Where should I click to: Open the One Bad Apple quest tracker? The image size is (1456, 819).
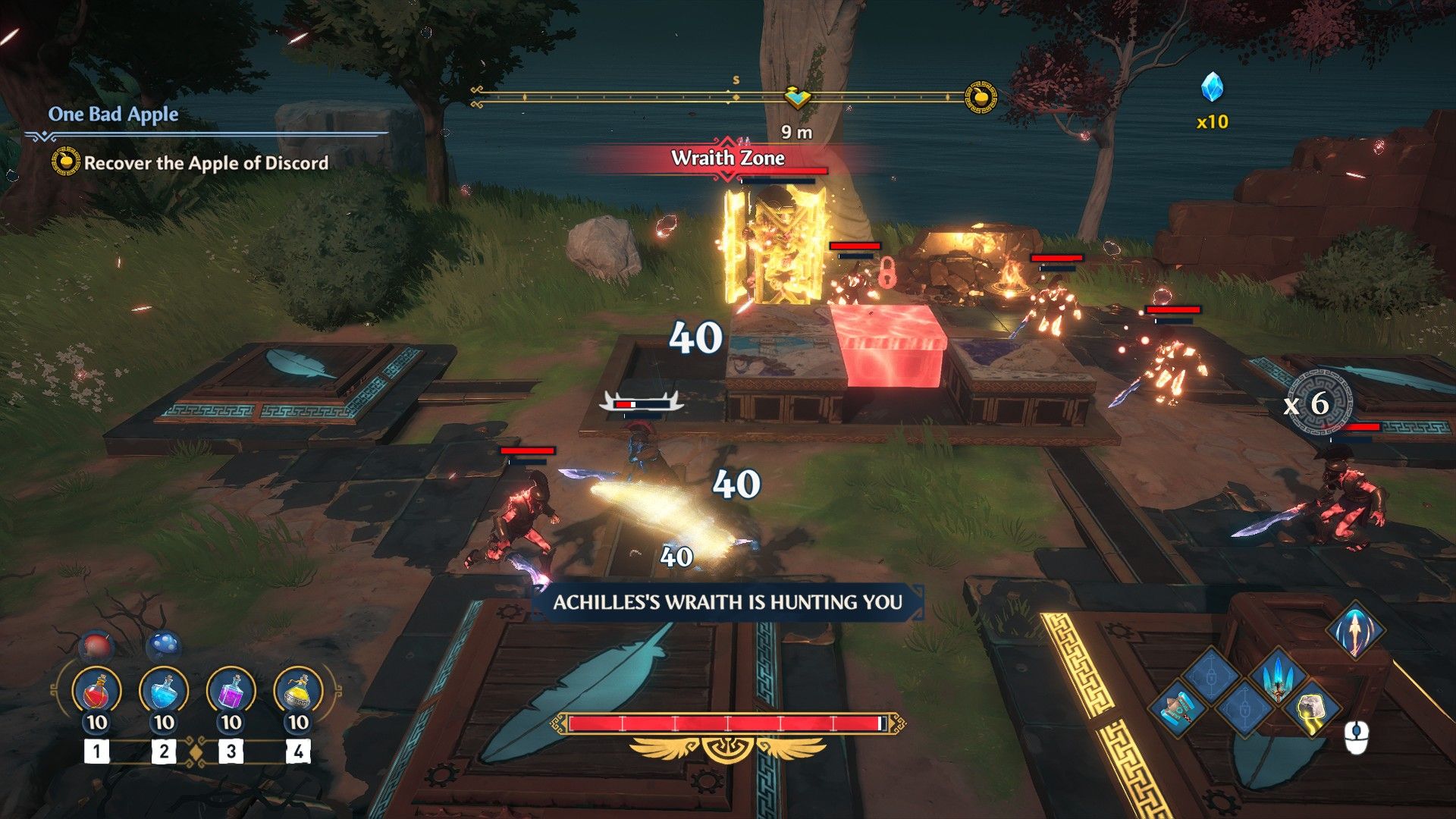coord(114,115)
